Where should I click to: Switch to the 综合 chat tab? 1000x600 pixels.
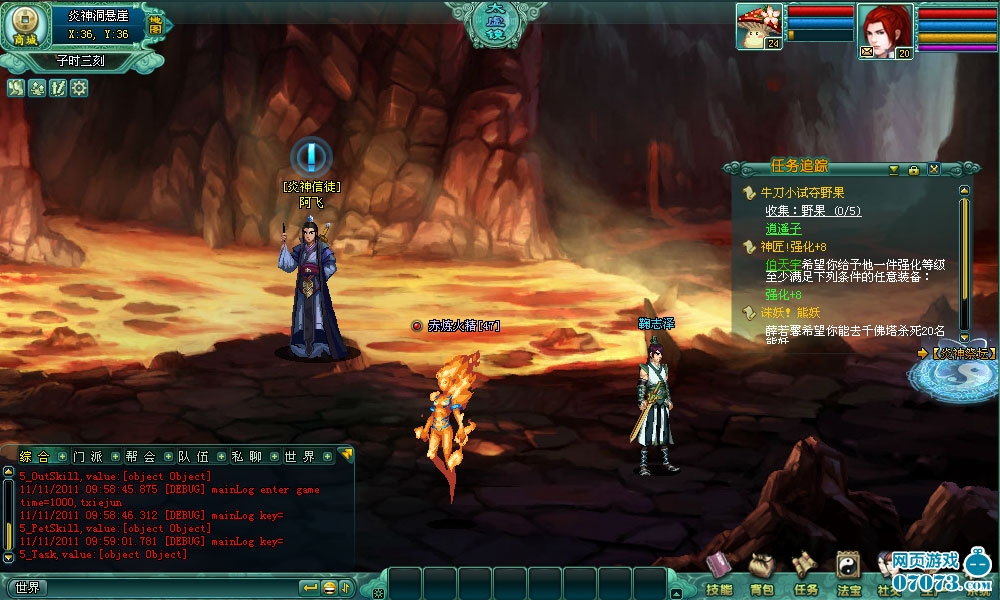point(34,457)
